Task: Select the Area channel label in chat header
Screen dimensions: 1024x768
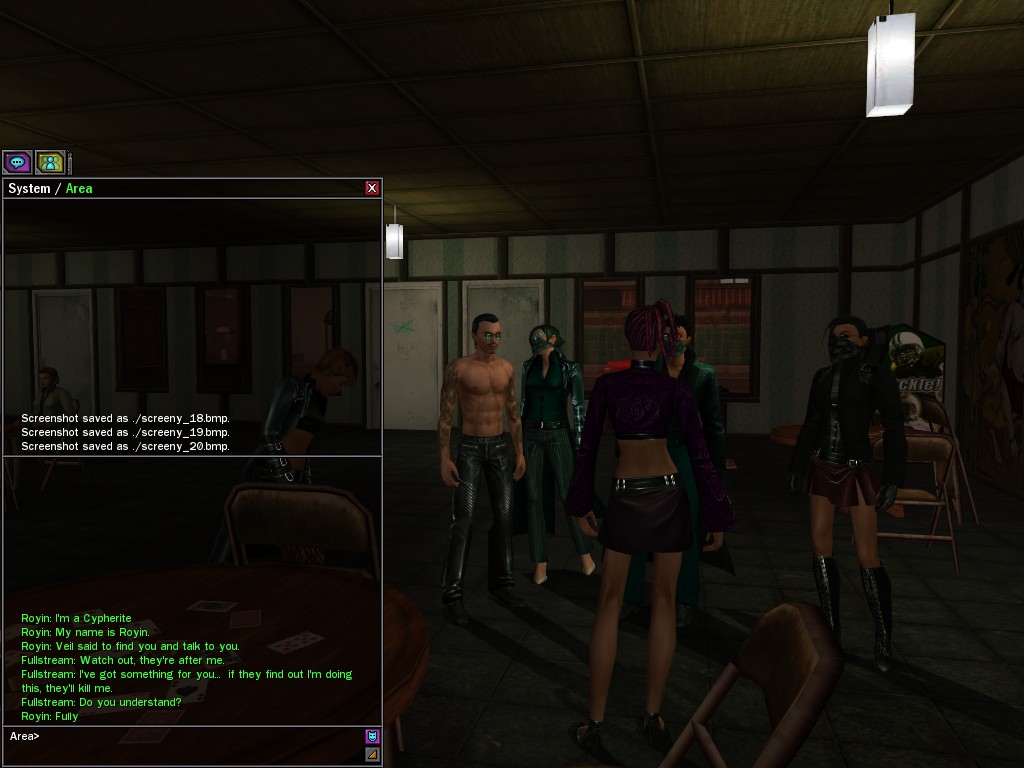Action: point(79,188)
